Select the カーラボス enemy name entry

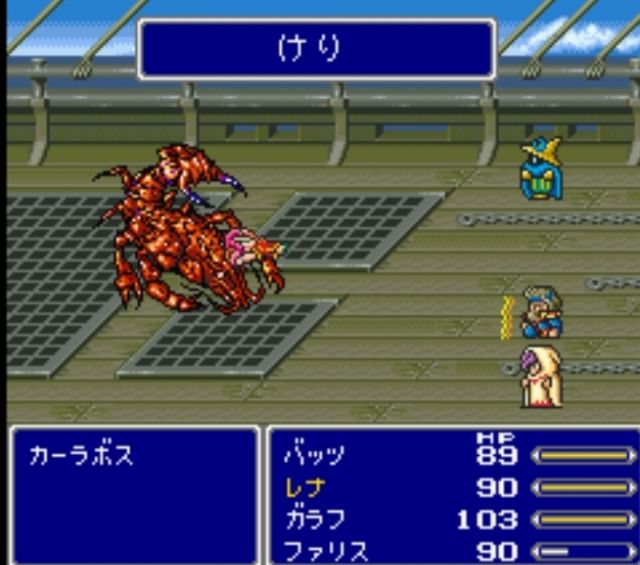point(81,457)
